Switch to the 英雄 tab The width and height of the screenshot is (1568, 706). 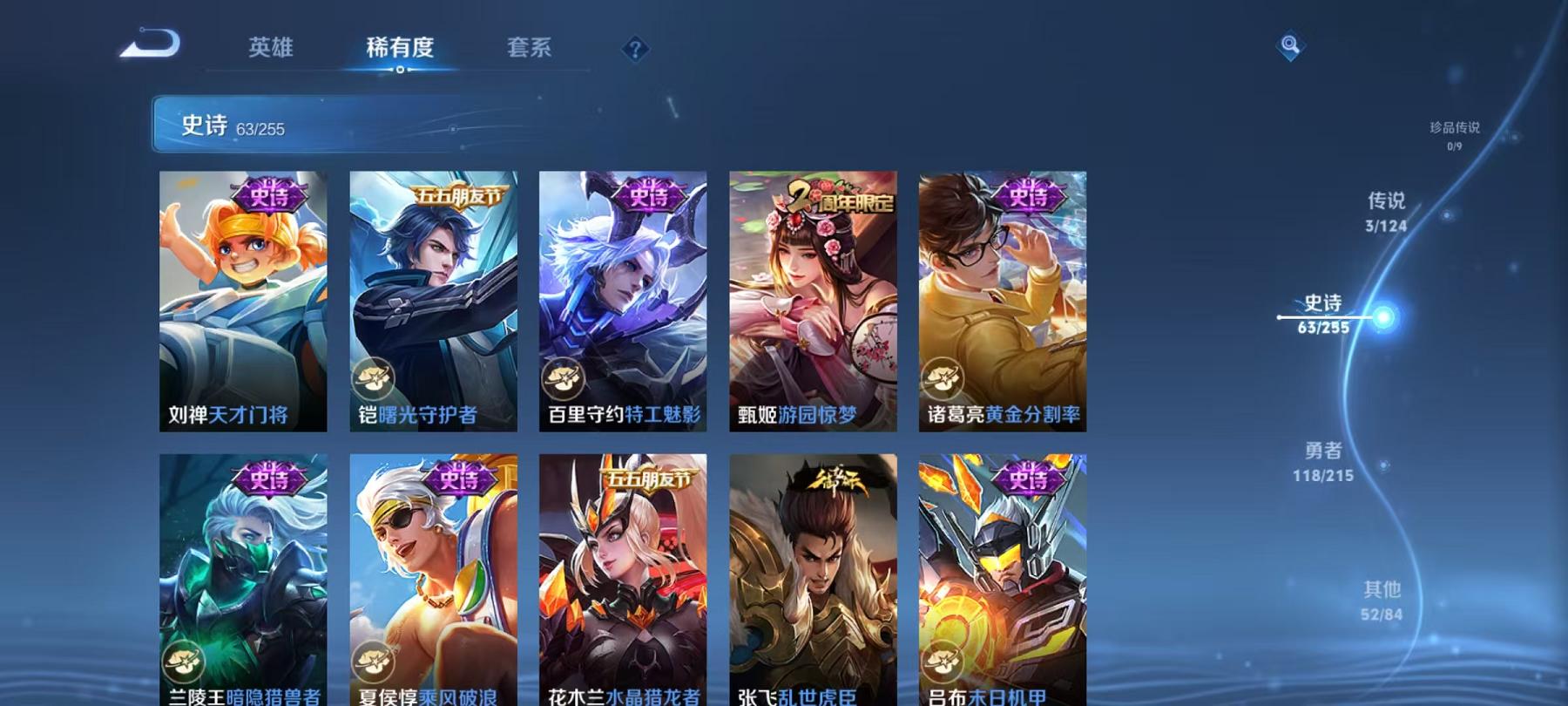pos(270,50)
